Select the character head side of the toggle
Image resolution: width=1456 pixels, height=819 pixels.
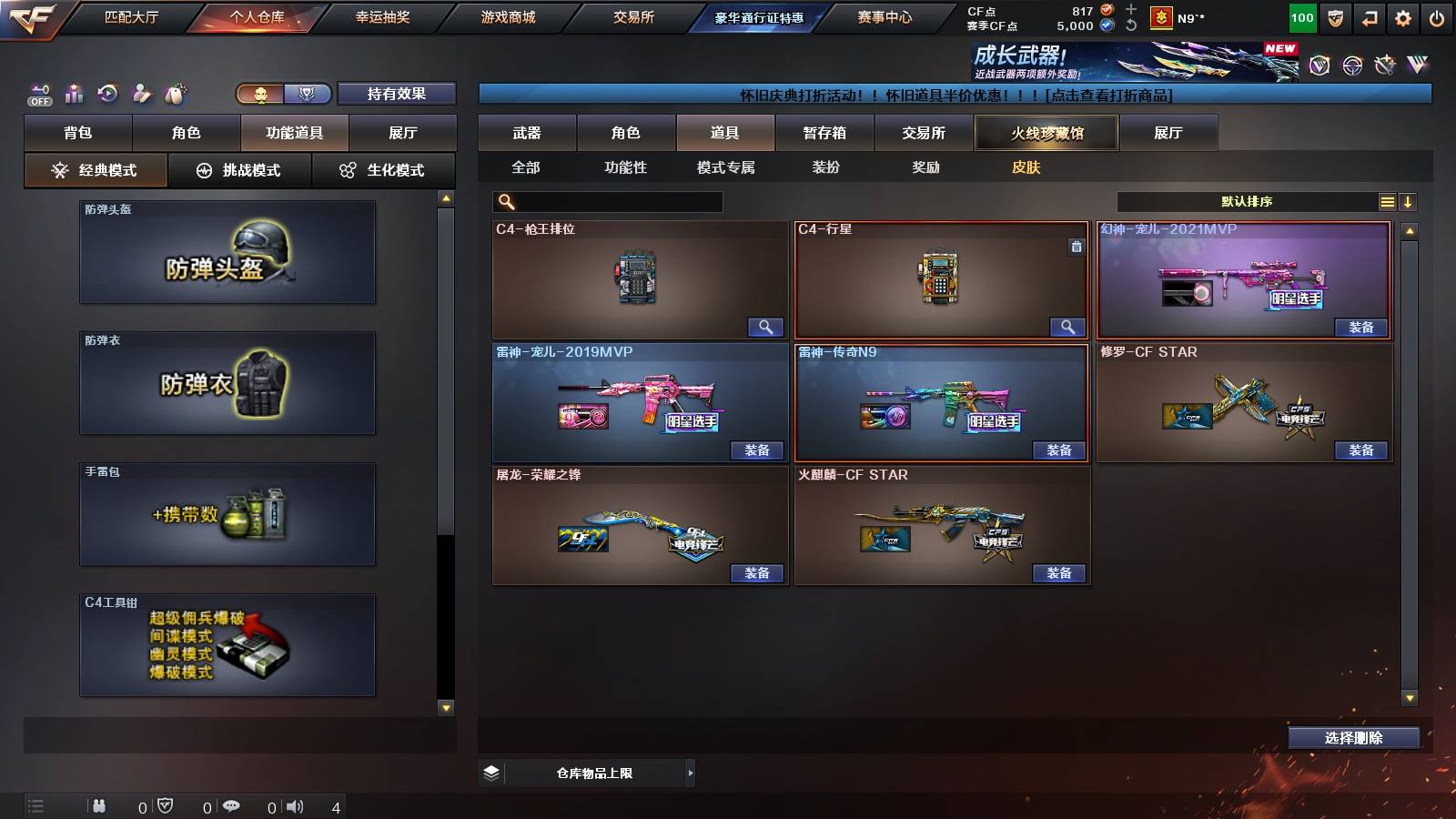click(x=259, y=94)
